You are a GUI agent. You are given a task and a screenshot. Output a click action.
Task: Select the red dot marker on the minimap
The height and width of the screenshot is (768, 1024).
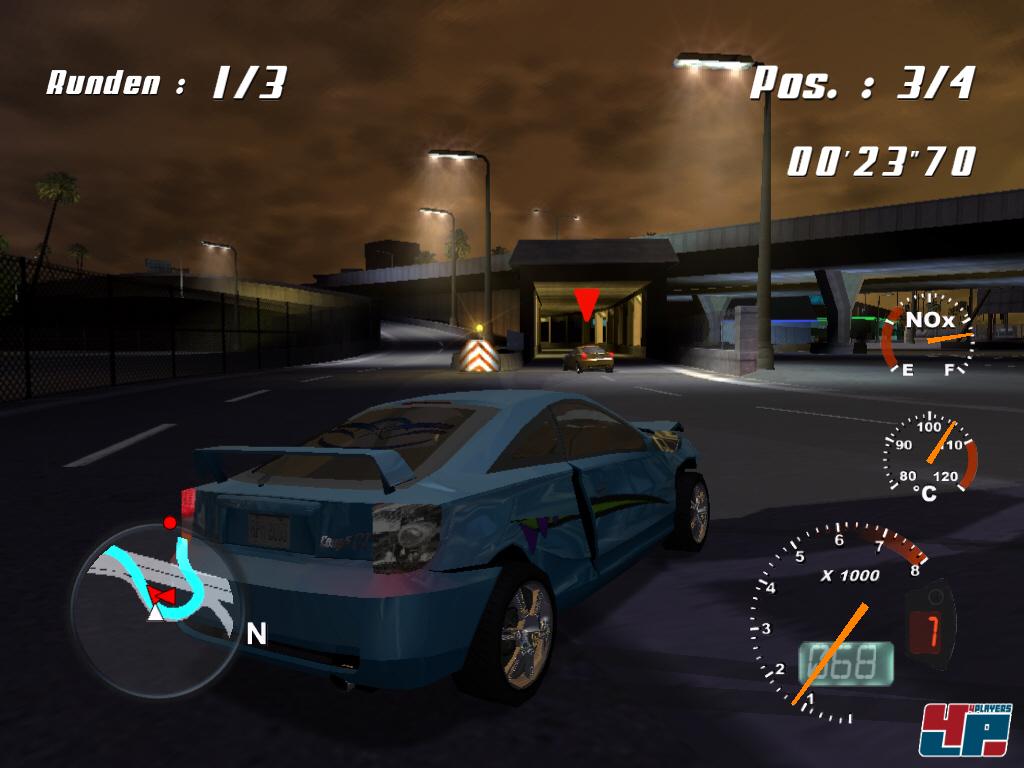170,523
